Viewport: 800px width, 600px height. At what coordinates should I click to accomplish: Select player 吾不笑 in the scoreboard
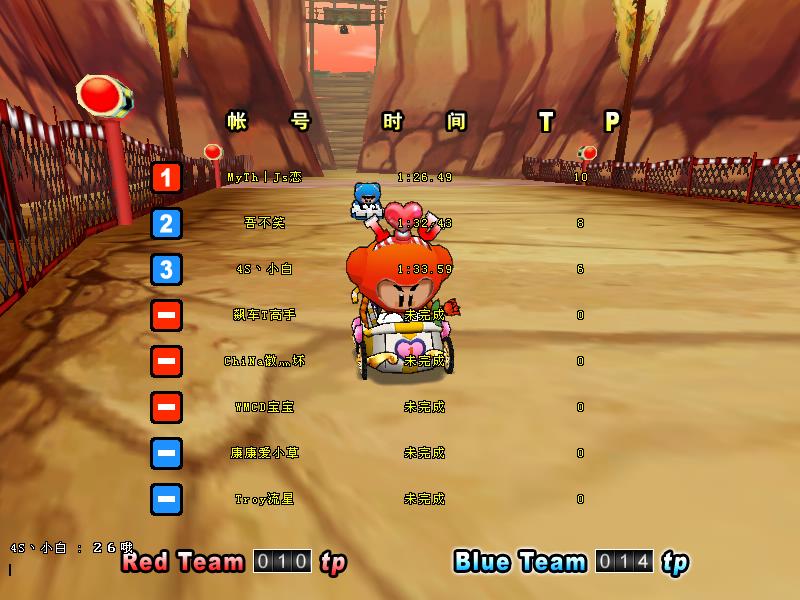pyautogui.click(x=264, y=223)
